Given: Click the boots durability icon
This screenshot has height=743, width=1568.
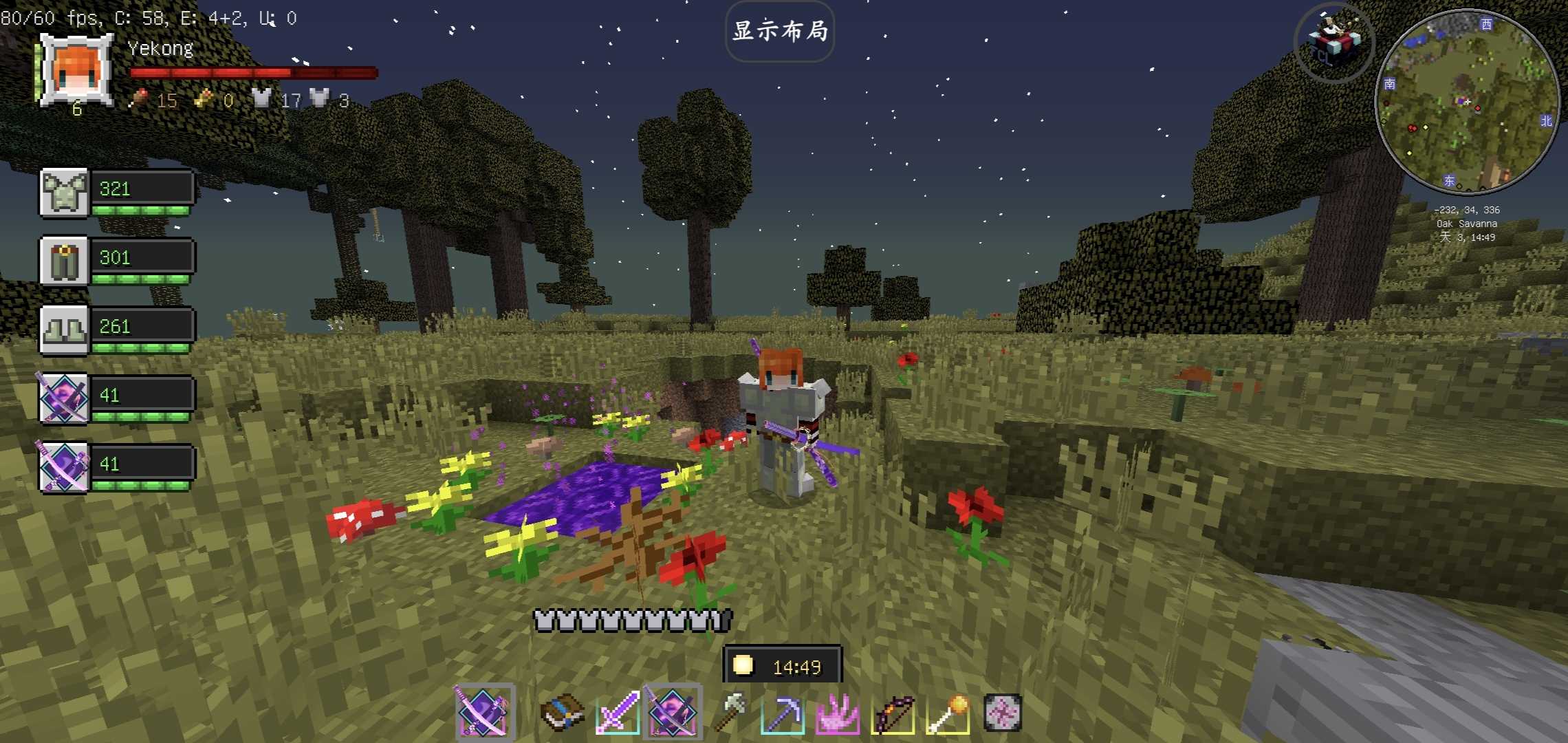Looking at the screenshot, I should coord(65,330).
